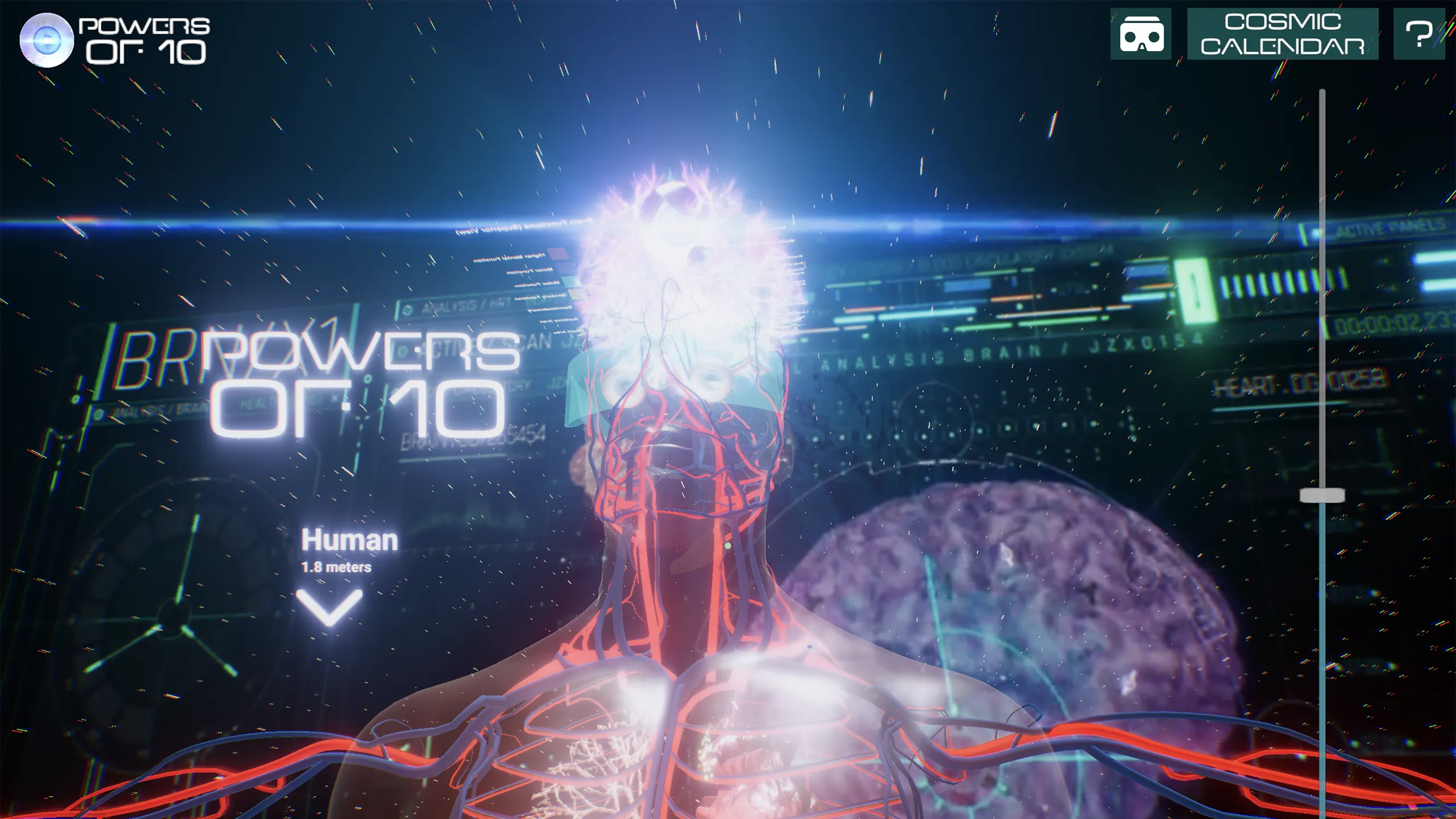This screenshot has height=819, width=1456.
Task: Click the down arrow under Human
Action: [329, 607]
